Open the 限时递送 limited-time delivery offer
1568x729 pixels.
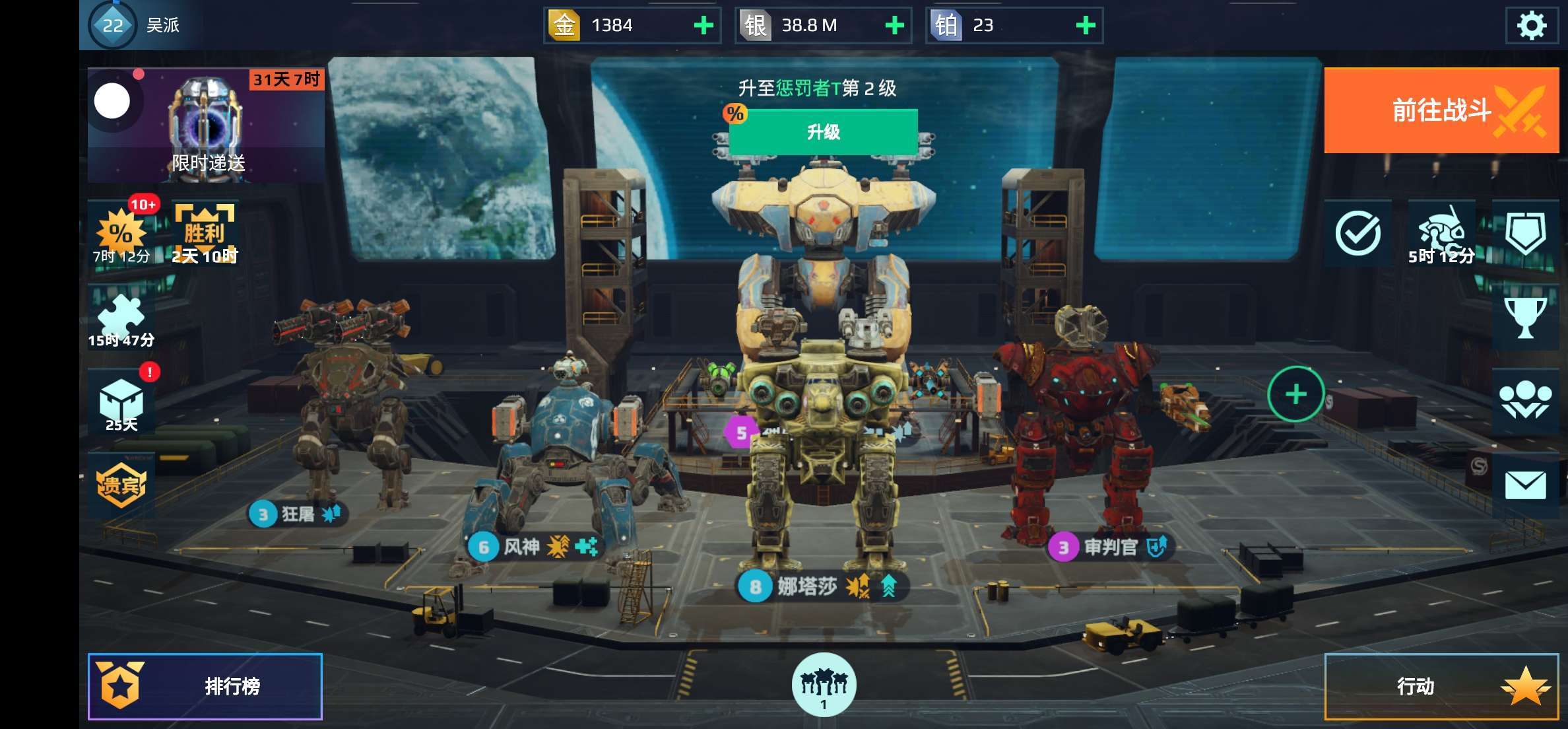(207, 125)
